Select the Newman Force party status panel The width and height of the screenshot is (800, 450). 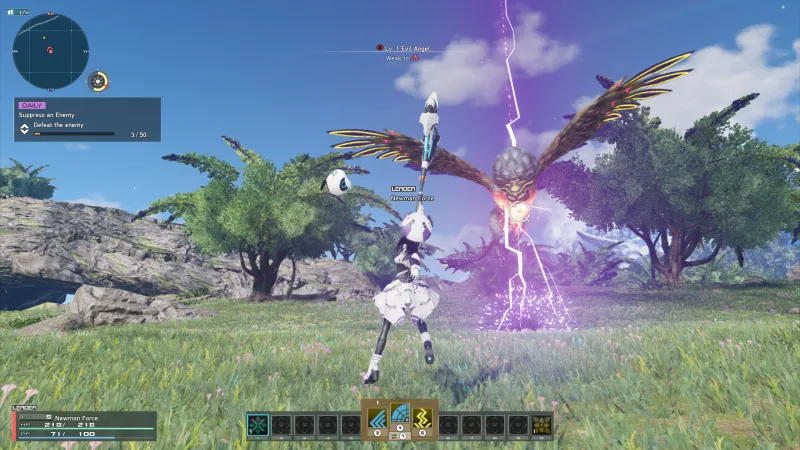coord(85,425)
